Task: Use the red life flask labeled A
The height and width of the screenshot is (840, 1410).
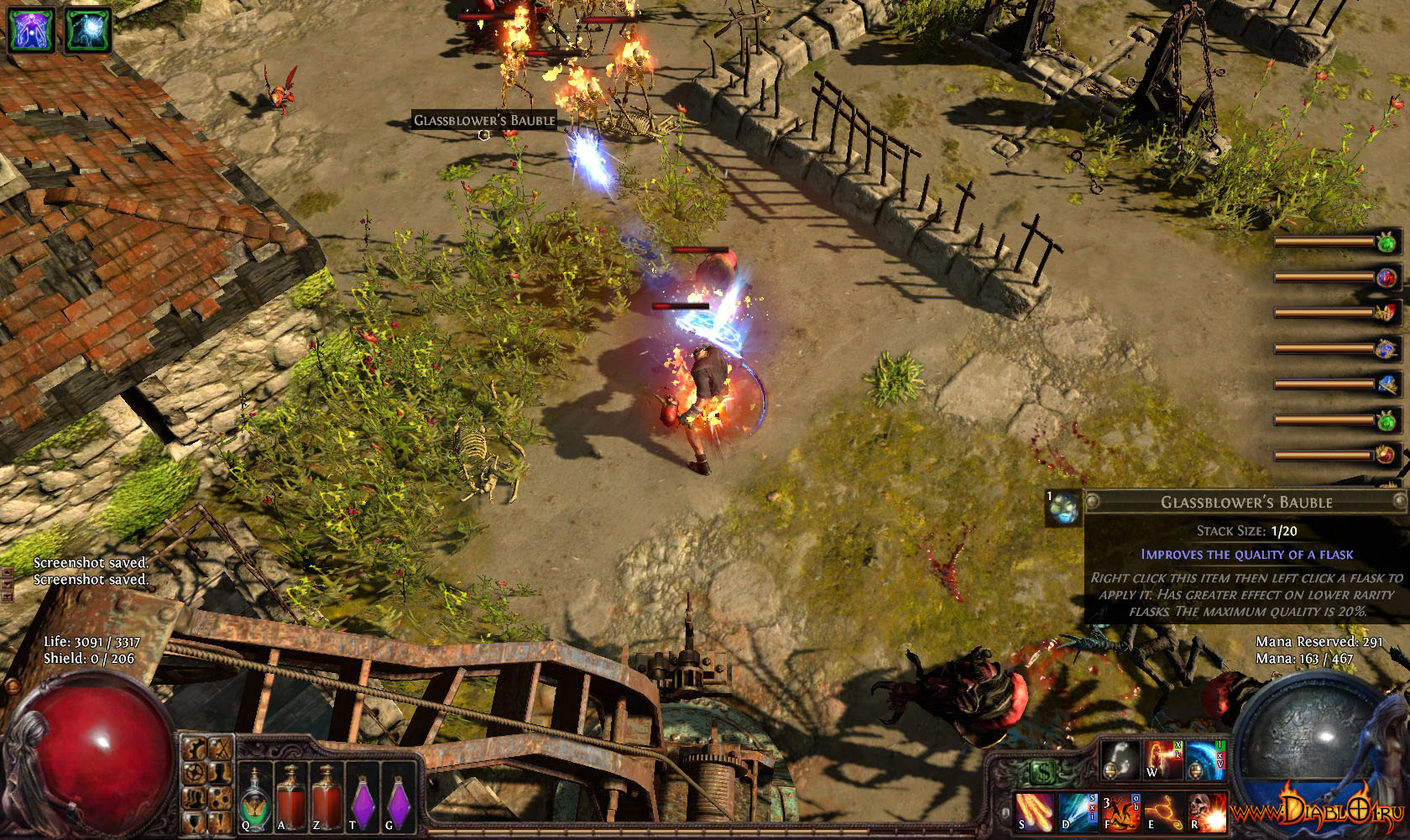Action: (x=290, y=796)
